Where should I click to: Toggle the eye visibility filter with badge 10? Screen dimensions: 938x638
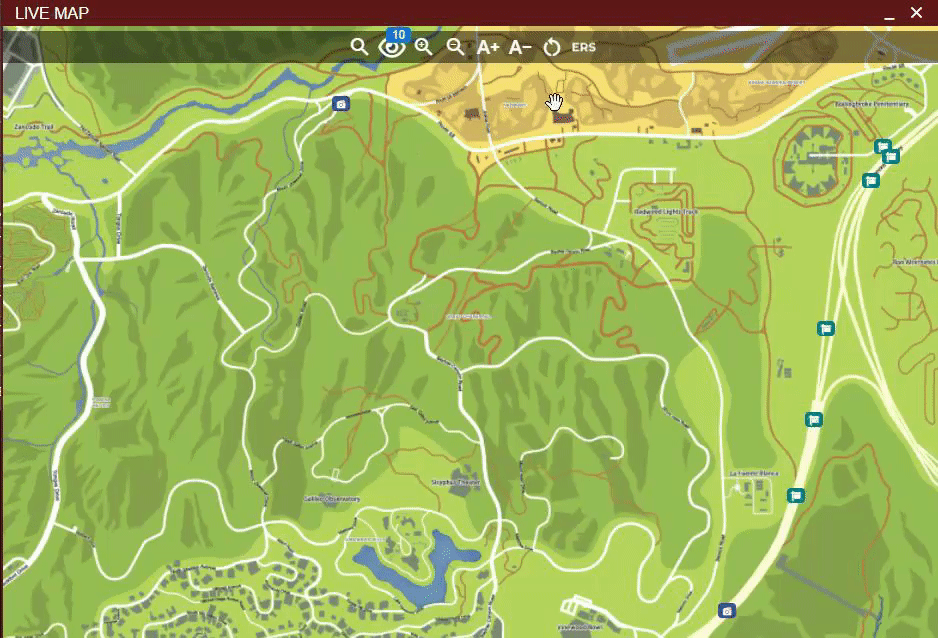[392, 47]
